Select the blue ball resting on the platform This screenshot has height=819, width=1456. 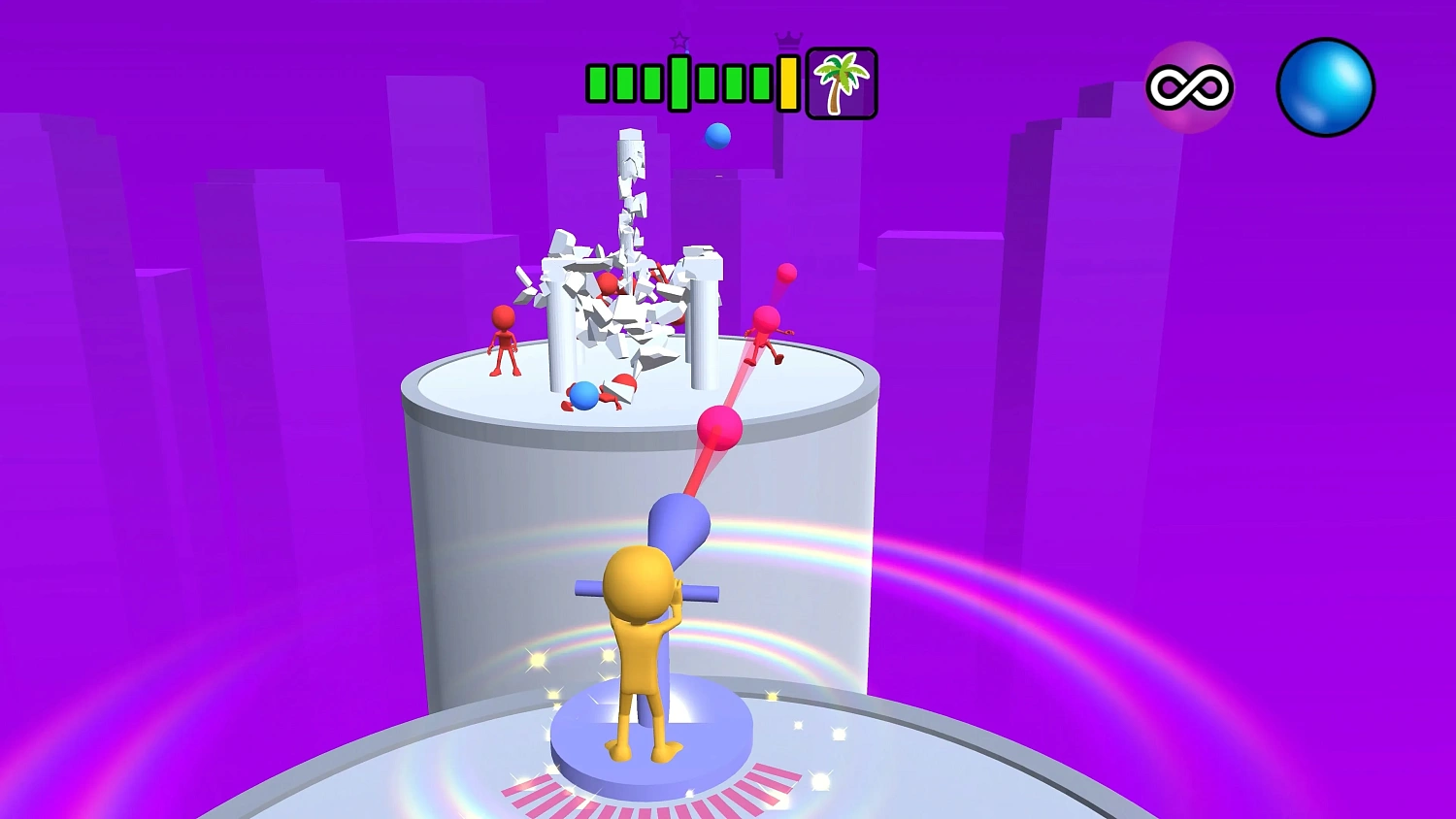pos(583,394)
